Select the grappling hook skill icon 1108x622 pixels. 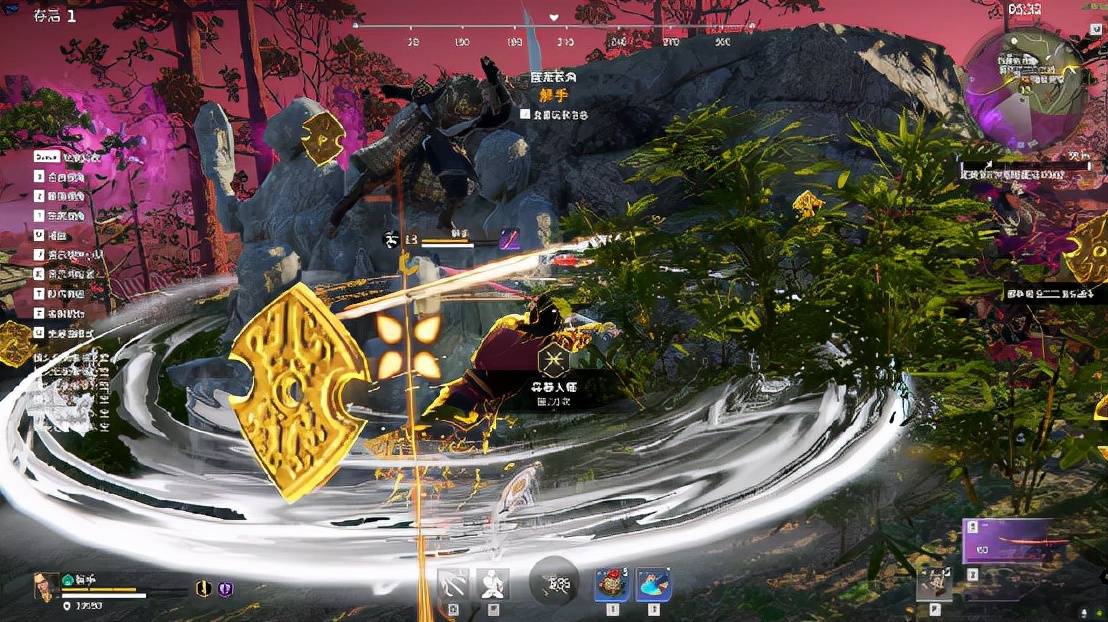click(x=453, y=584)
